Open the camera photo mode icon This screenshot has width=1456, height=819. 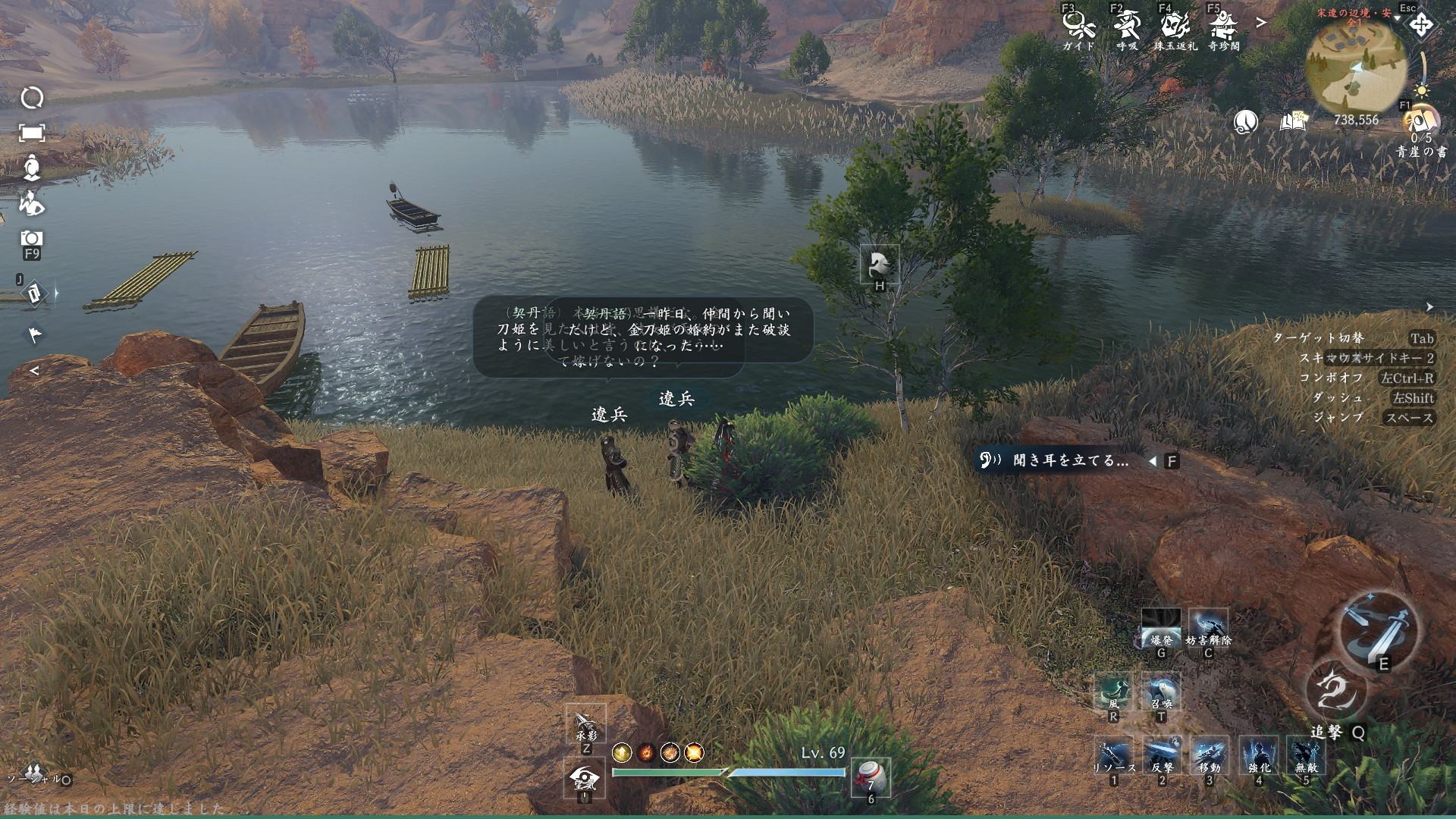[32, 238]
